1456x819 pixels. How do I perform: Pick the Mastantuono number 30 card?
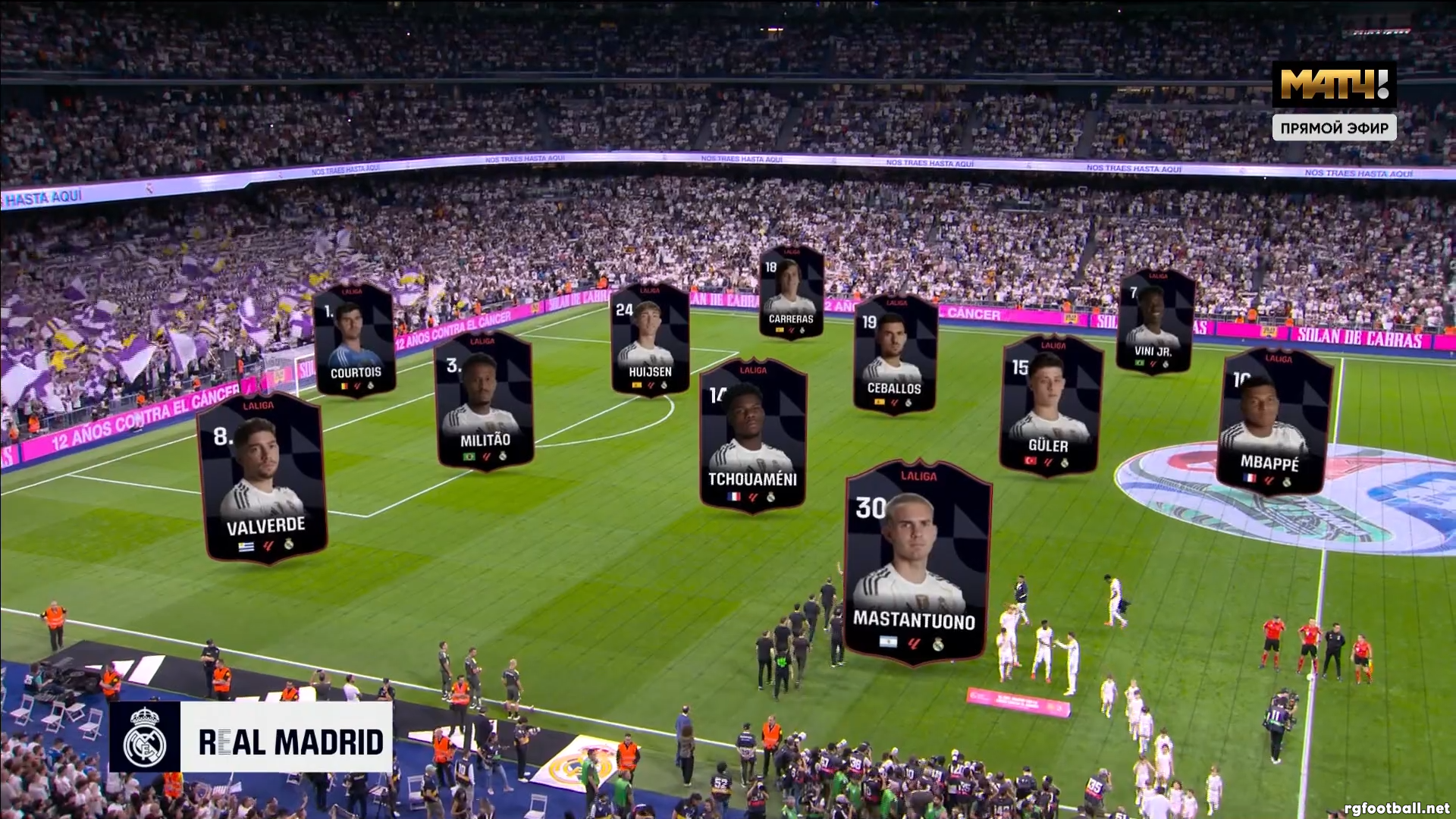tap(918, 563)
